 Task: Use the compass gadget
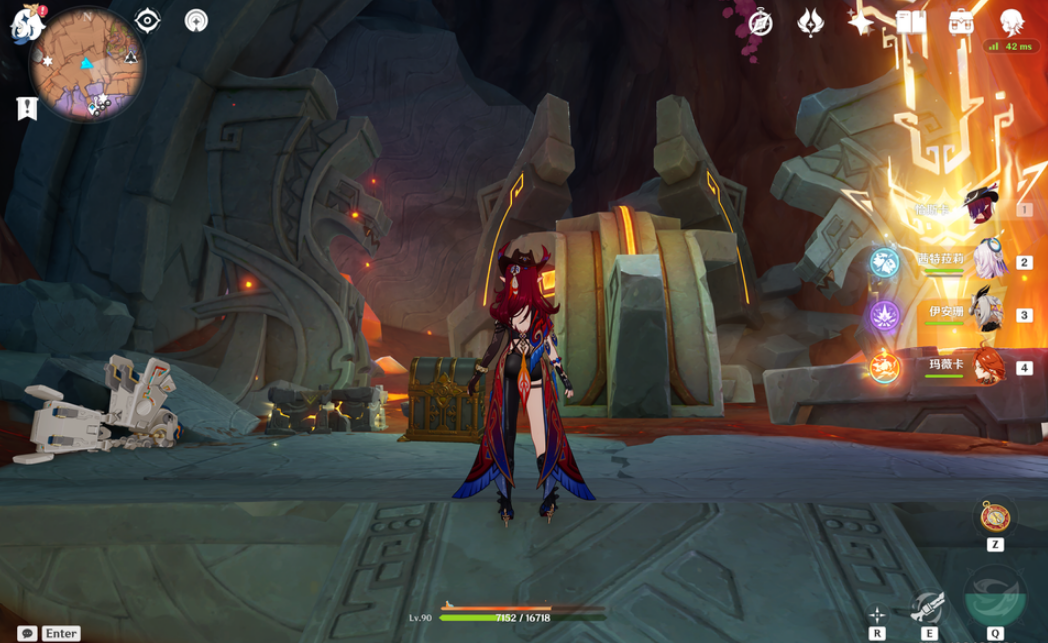click(x=994, y=516)
